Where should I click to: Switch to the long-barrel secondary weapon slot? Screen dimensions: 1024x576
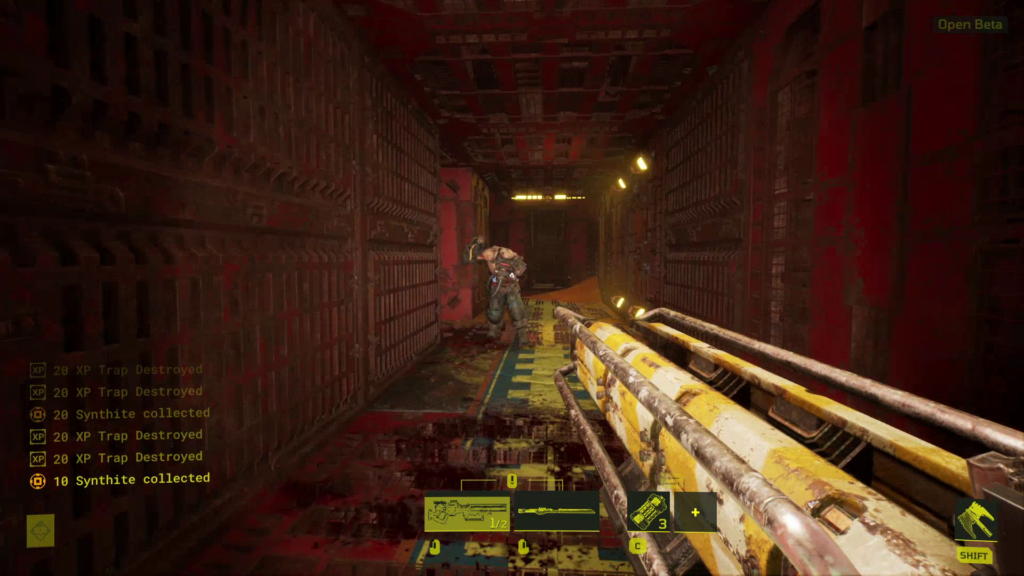557,512
